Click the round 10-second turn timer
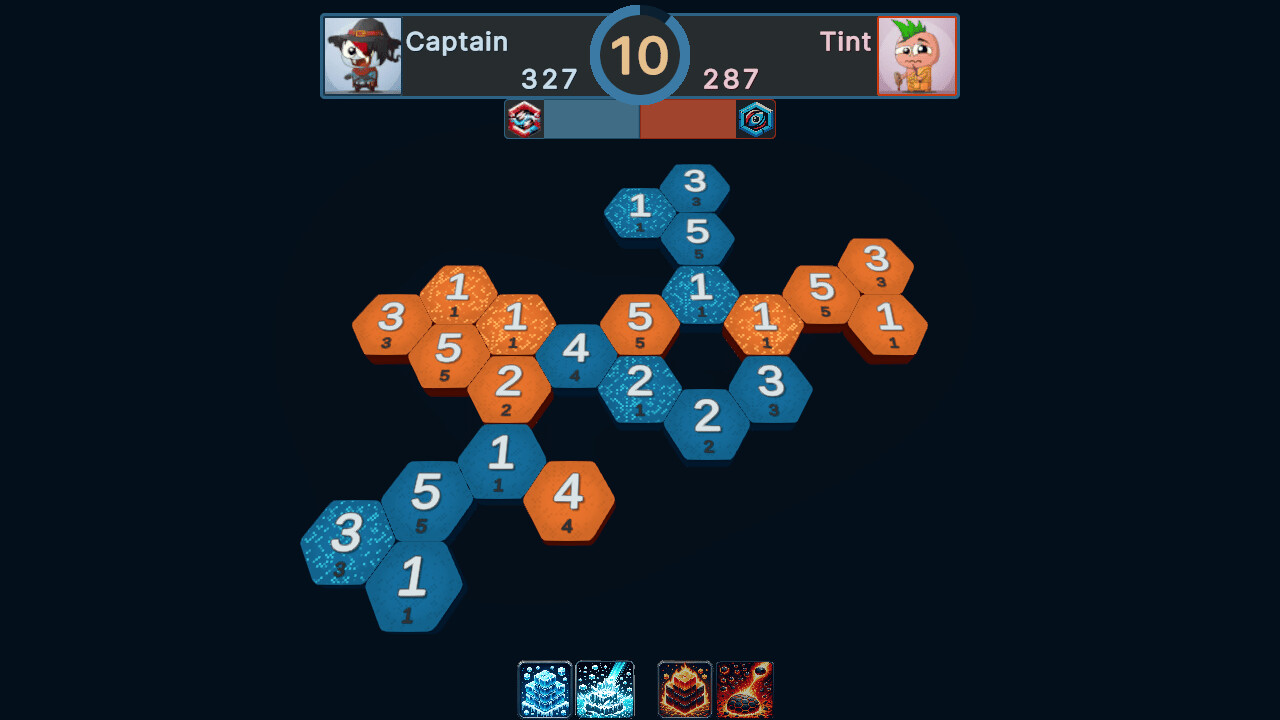 point(641,56)
